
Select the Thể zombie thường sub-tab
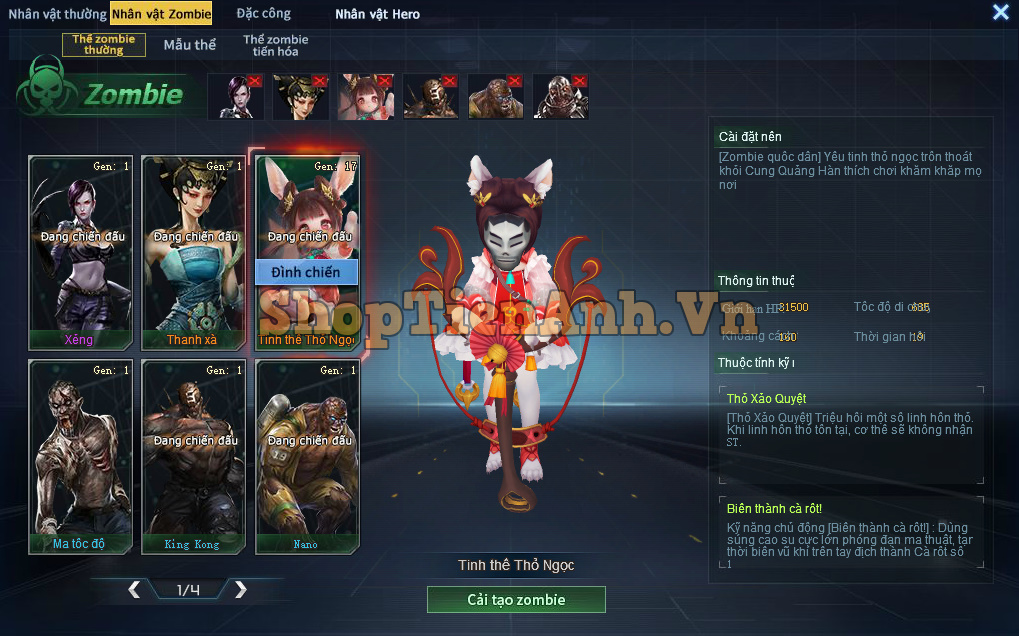coord(104,45)
